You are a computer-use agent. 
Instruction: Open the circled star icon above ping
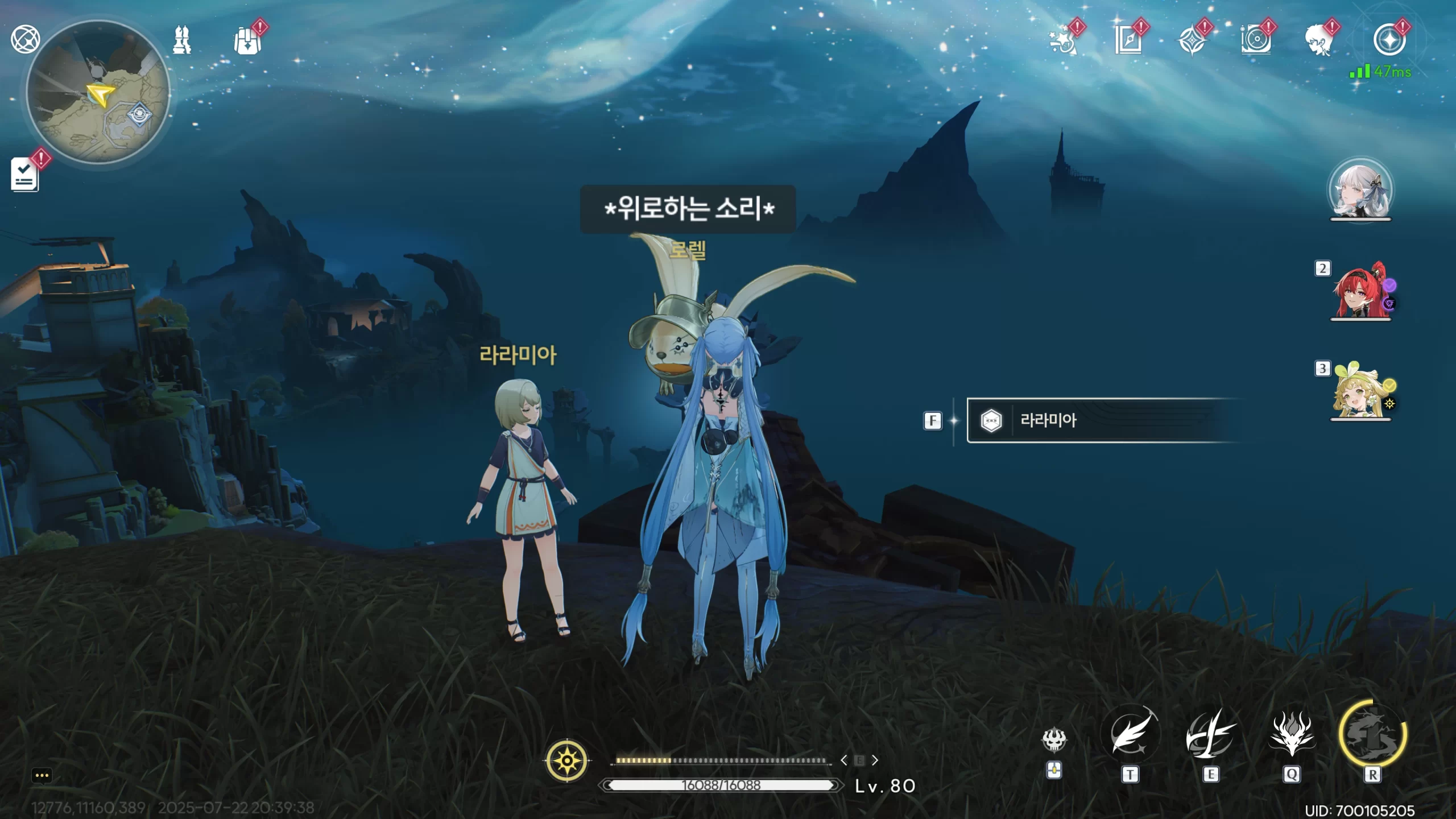1389,40
